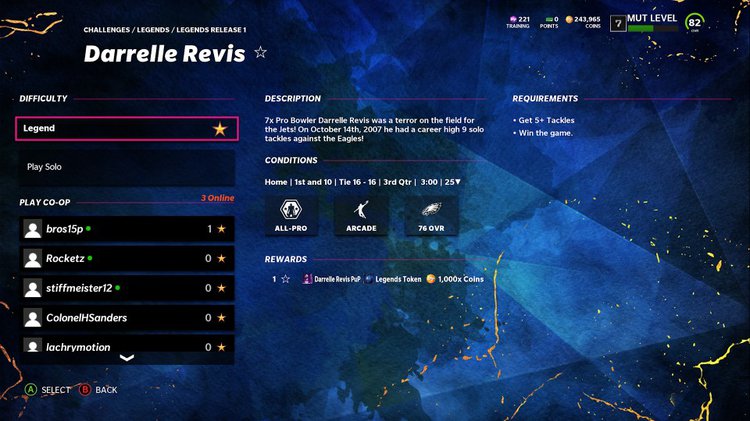Expand the co-op list down arrow

coord(127,357)
